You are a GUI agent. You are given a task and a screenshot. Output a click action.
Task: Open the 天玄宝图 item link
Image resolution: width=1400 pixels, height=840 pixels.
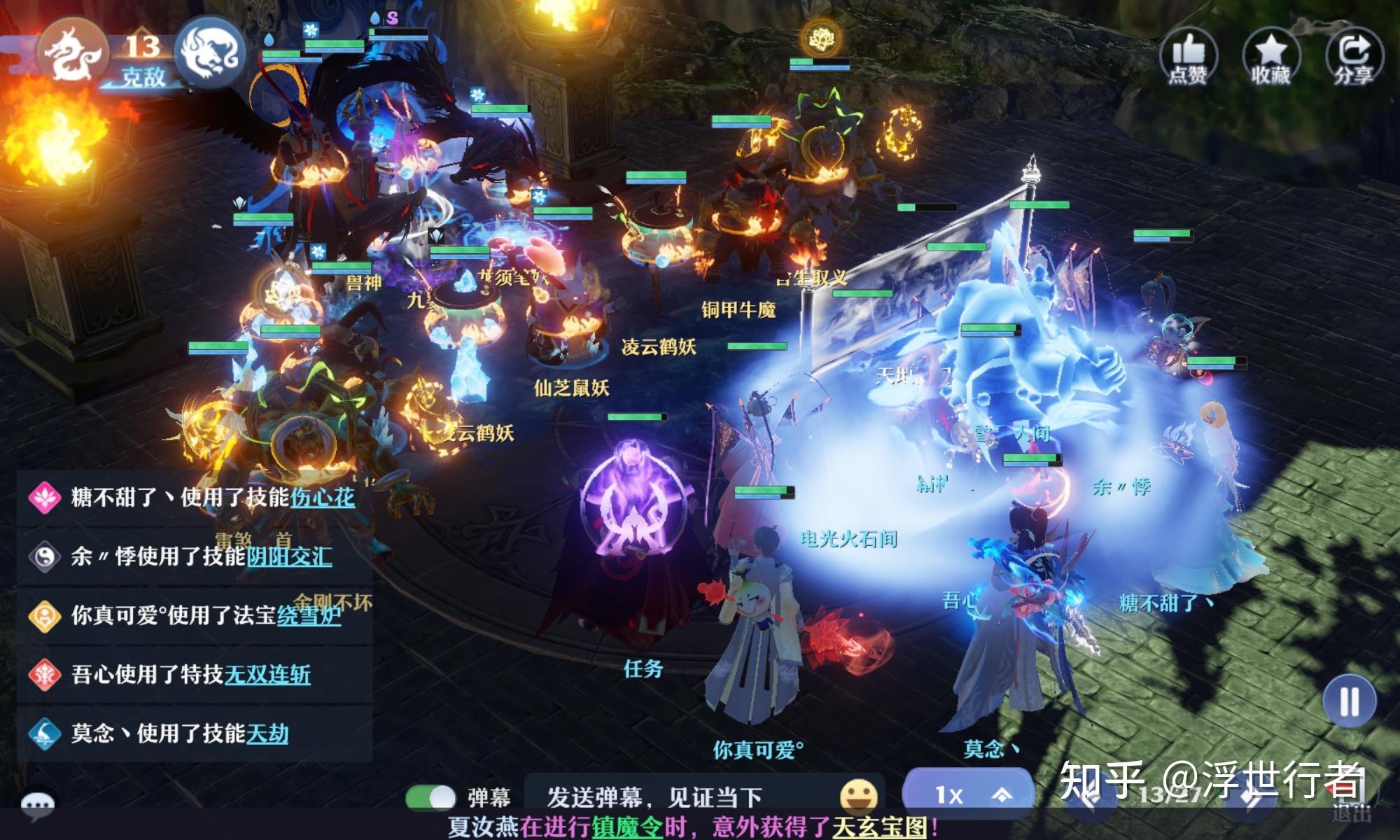click(x=879, y=827)
